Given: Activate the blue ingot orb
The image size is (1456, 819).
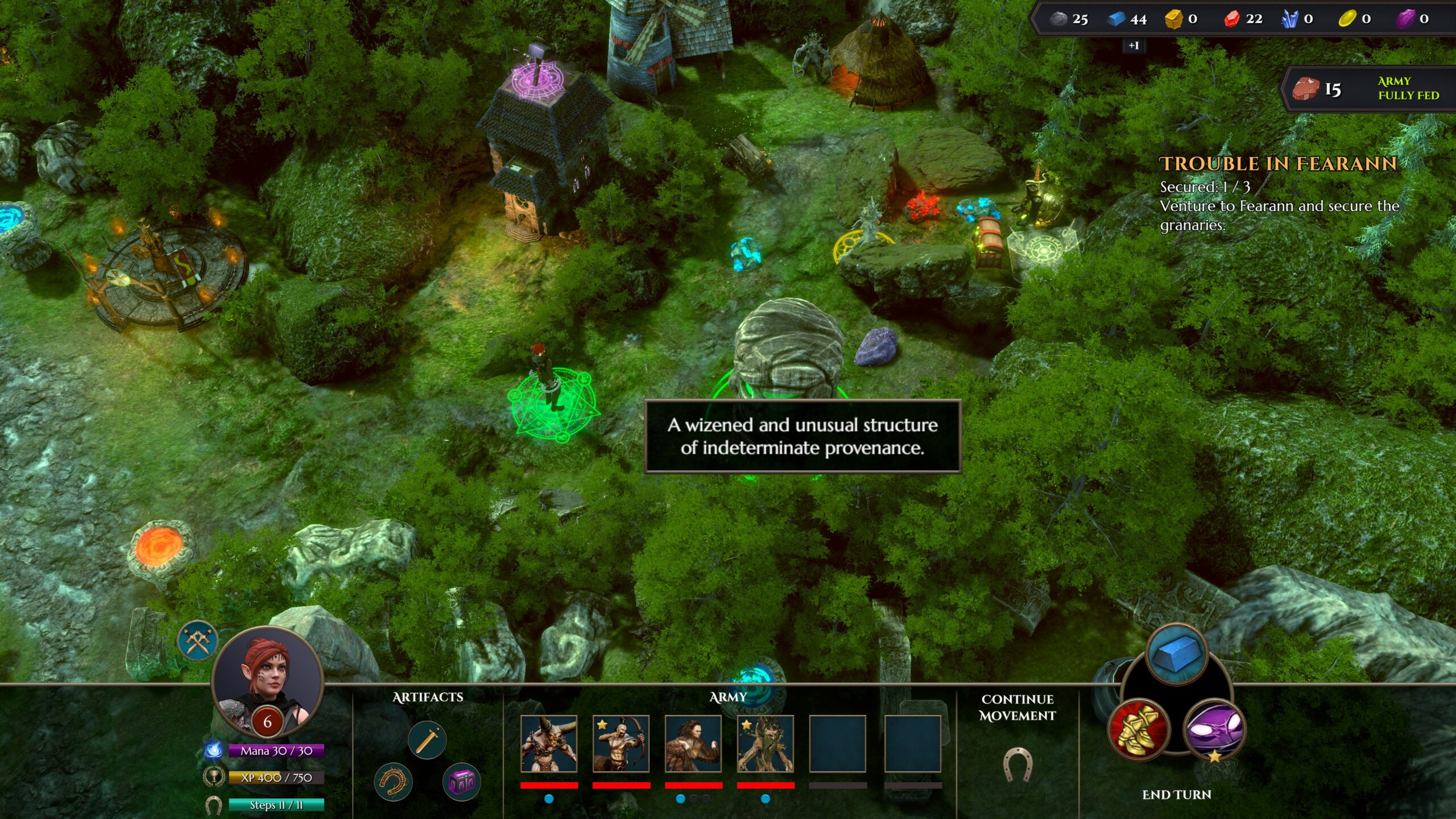Looking at the screenshot, I should click(1177, 655).
